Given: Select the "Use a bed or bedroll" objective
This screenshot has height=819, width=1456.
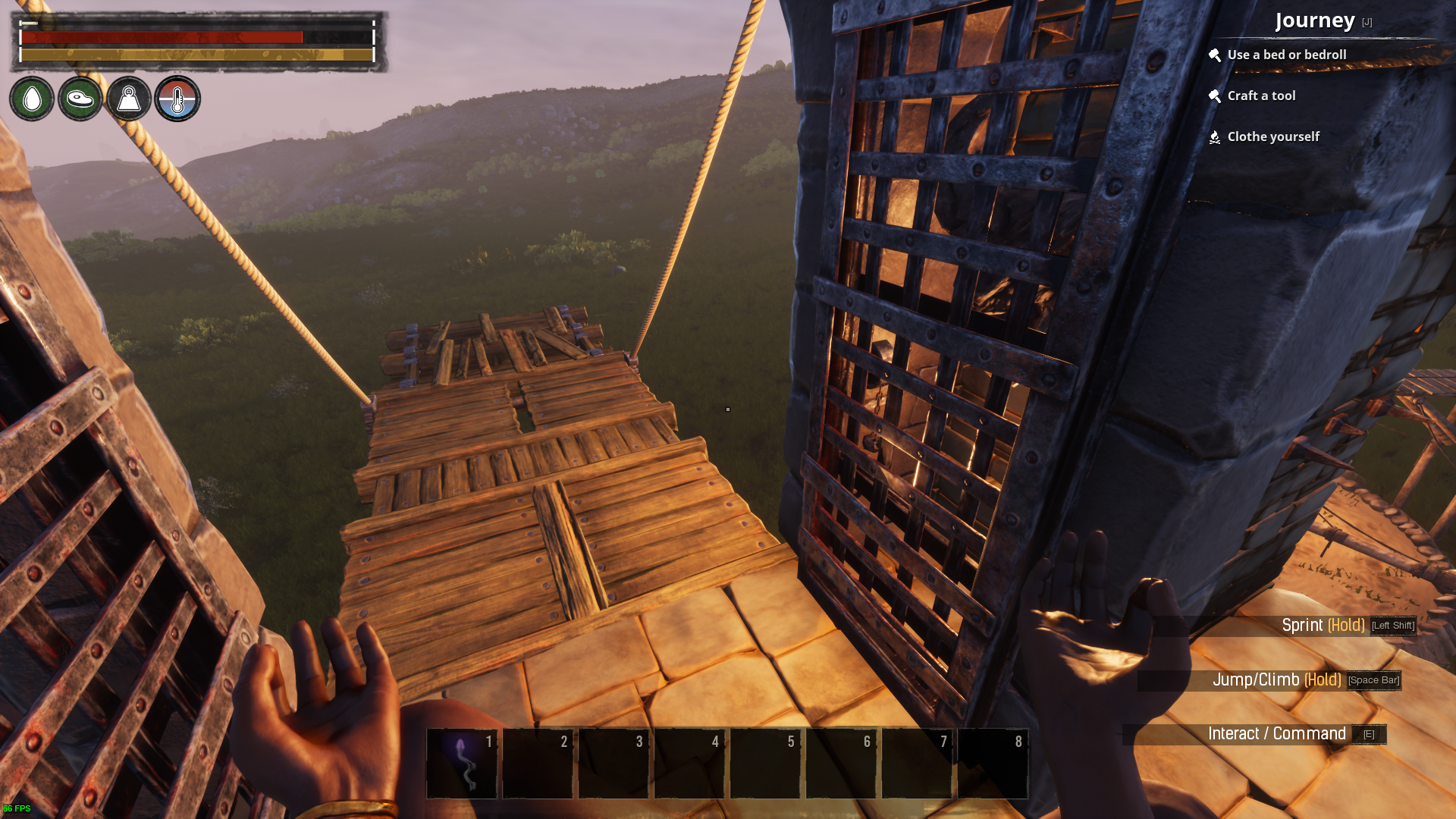Looking at the screenshot, I should click(x=1286, y=55).
